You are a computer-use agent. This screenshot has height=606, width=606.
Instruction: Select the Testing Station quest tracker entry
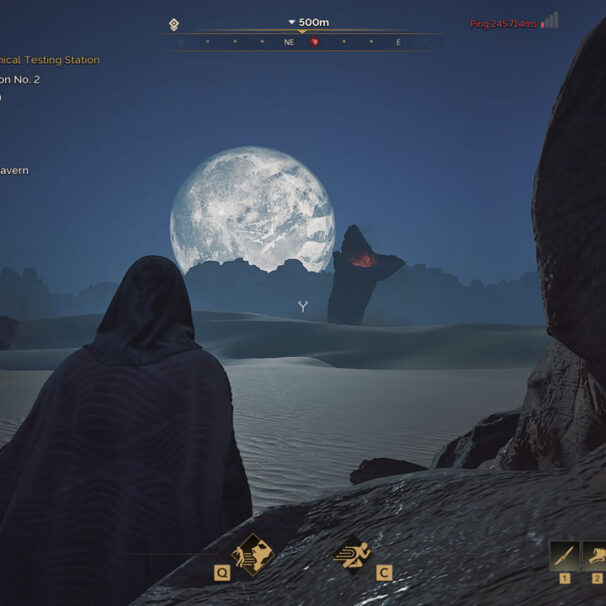click(x=50, y=60)
